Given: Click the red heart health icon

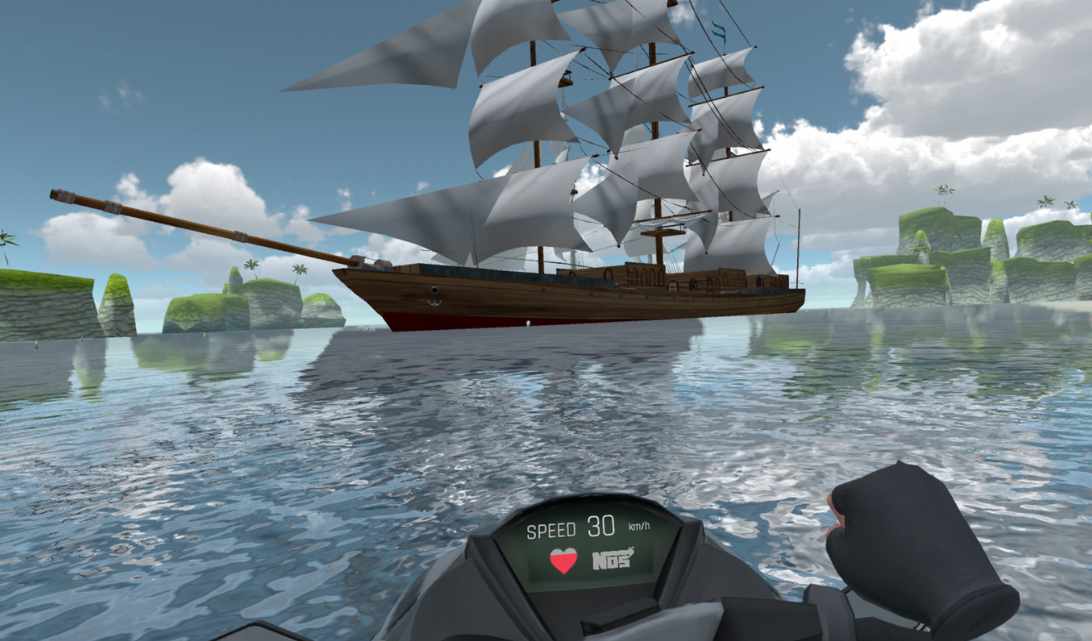Looking at the screenshot, I should pyautogui.click(x=564, y=560).
